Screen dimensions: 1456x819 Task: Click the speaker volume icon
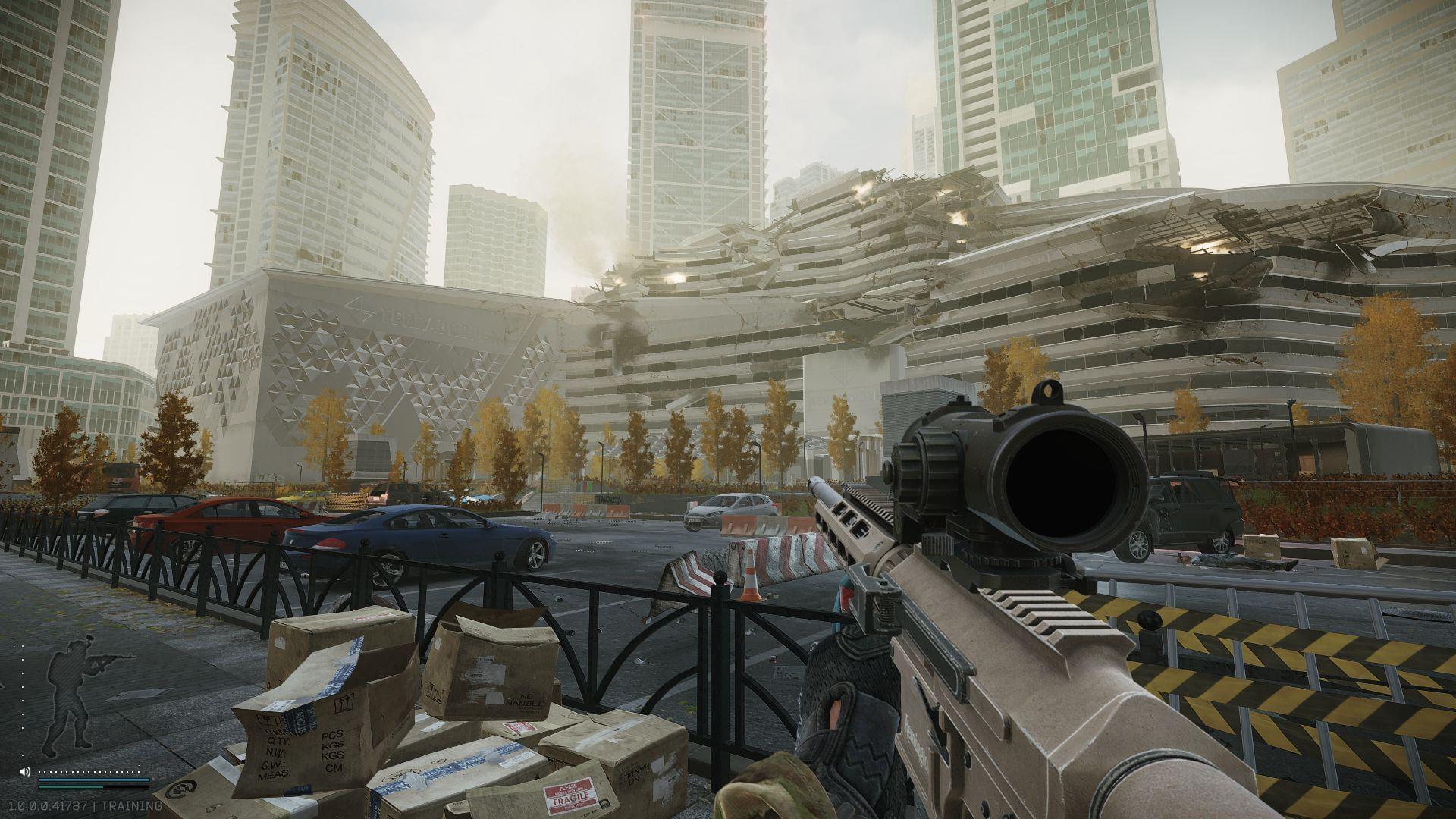coord(25,772)
